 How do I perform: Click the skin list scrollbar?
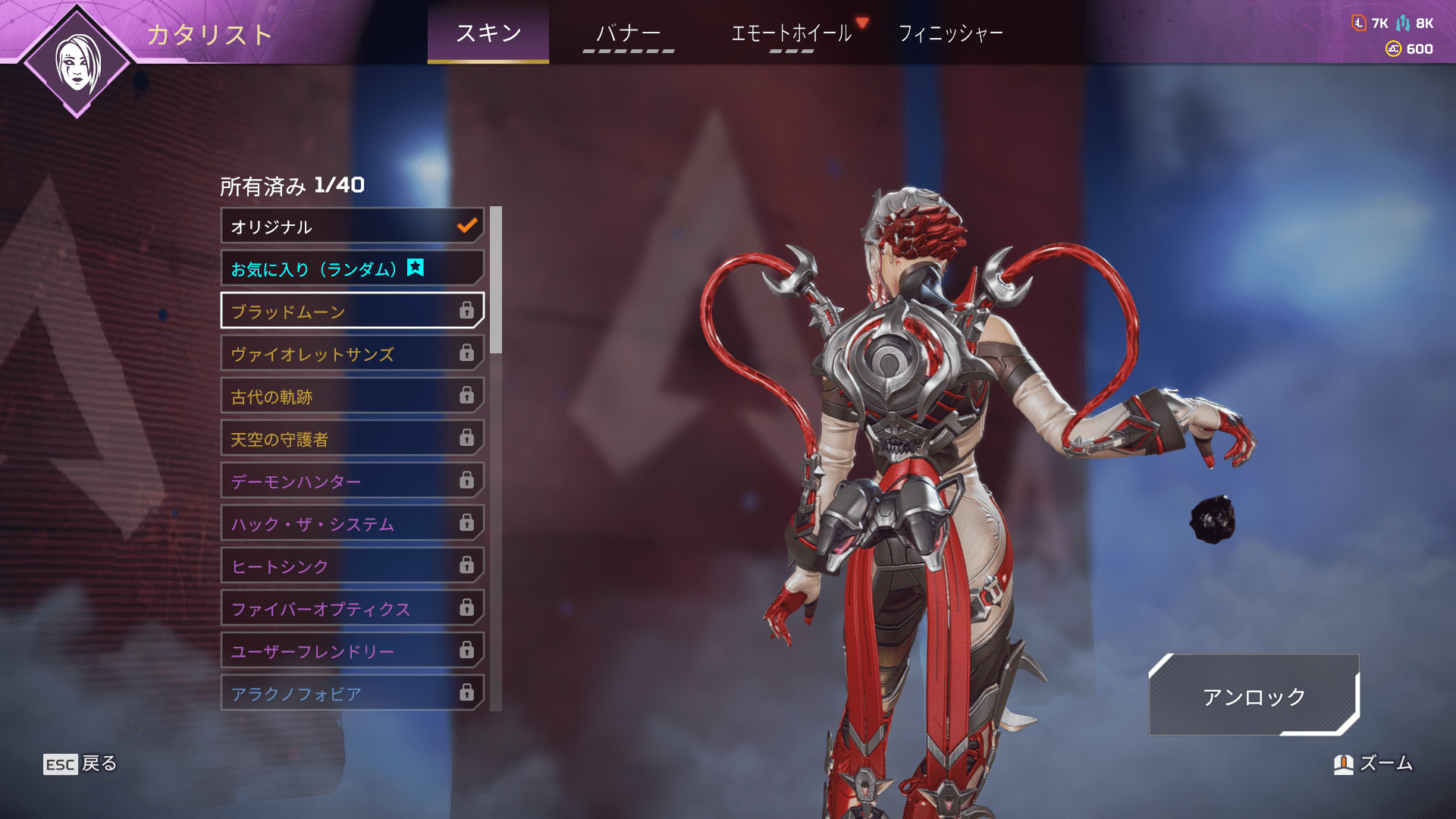click(496, 280)
